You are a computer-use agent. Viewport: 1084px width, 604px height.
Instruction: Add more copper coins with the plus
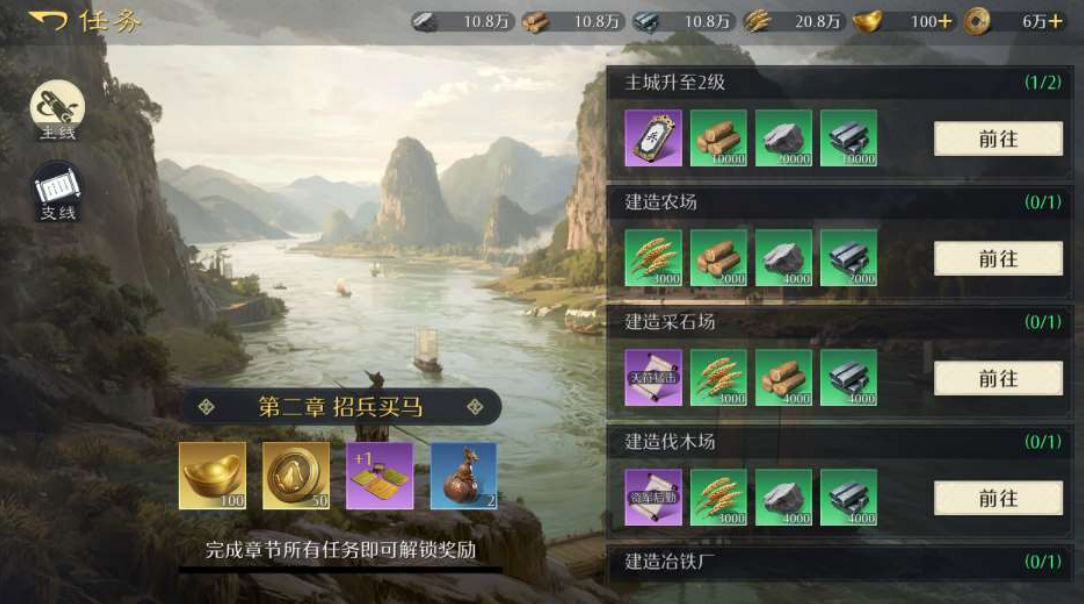(1054, 22)
